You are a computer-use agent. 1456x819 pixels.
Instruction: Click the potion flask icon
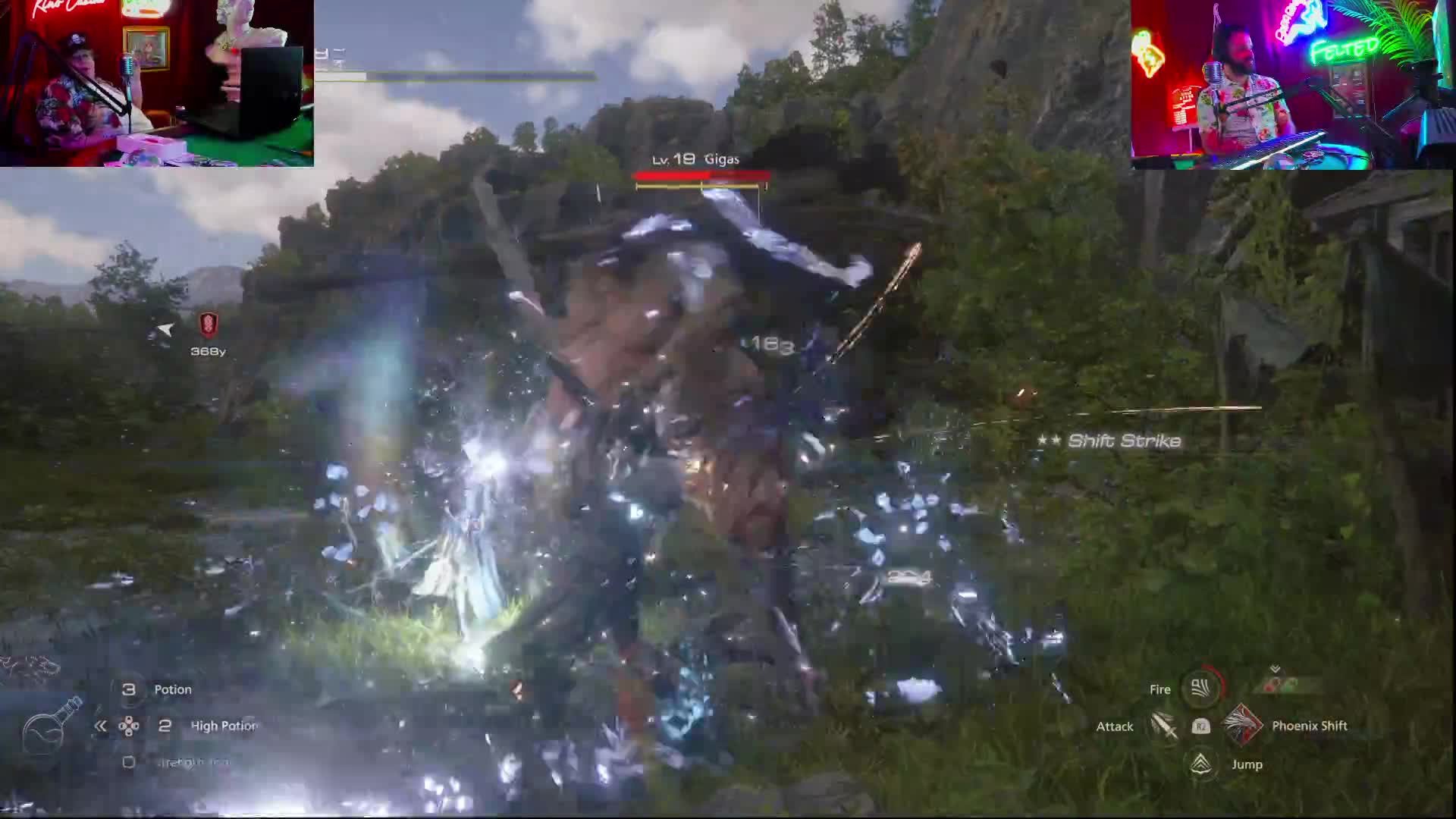coord(52,726)
